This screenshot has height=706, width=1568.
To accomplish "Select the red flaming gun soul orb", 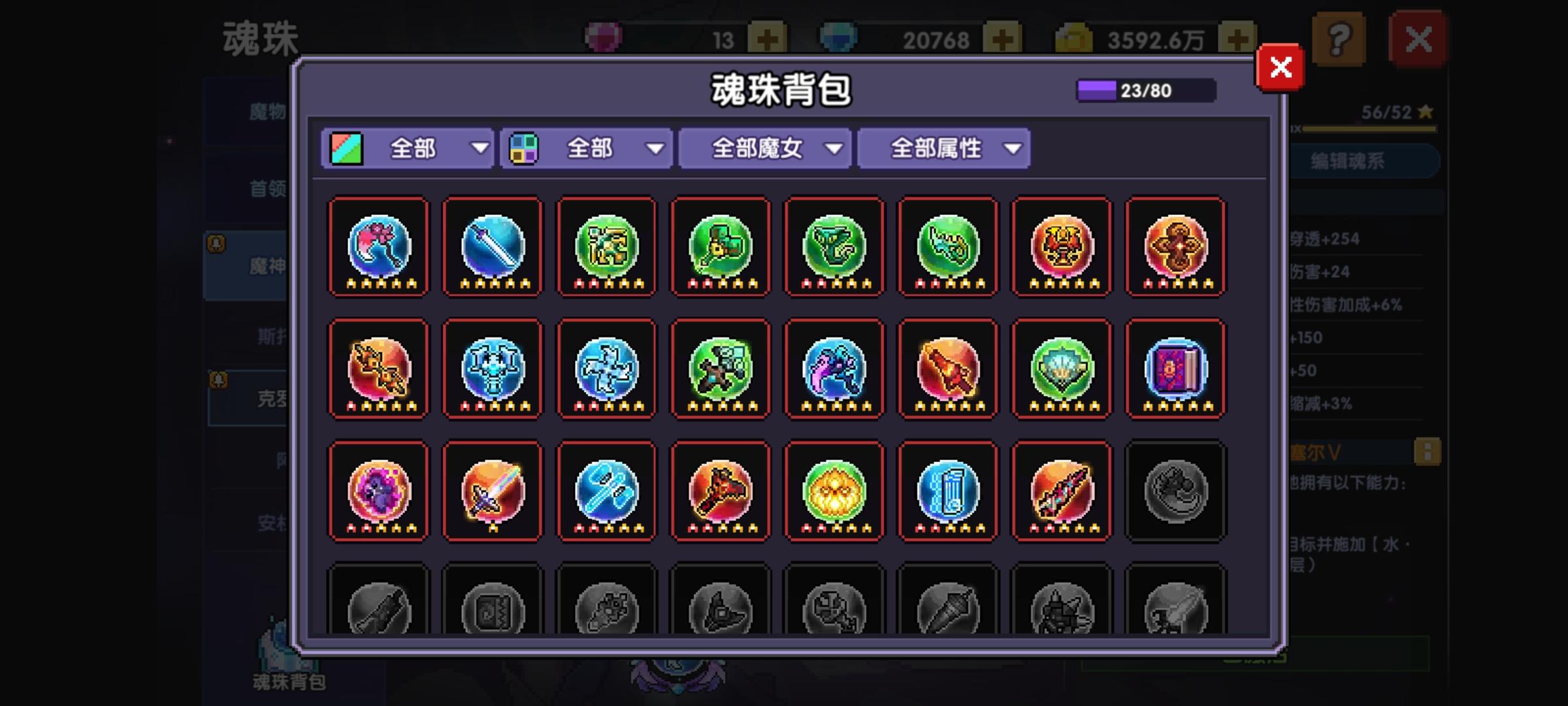I will click(947, 369).
